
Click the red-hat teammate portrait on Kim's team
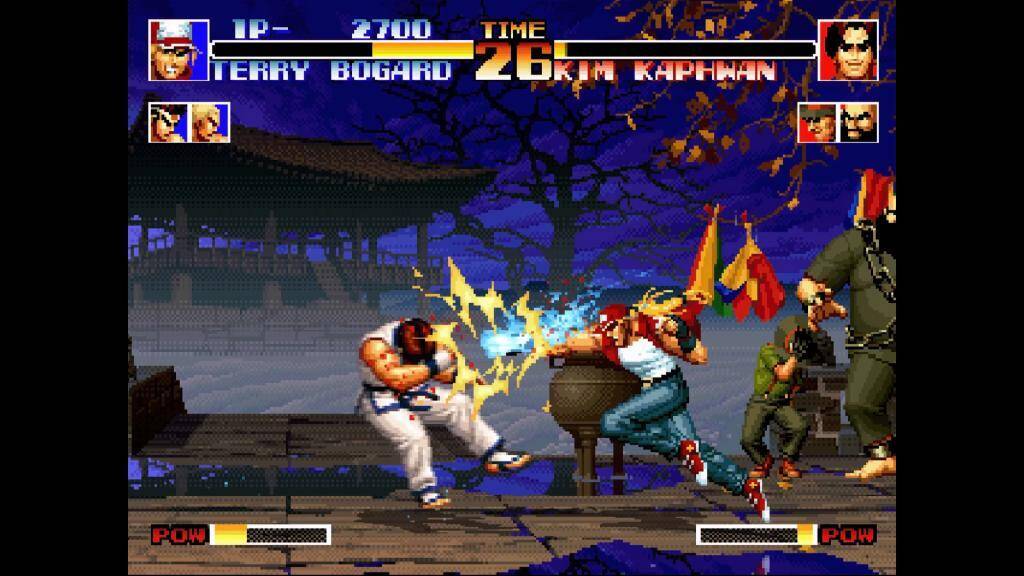pos(817,122)
